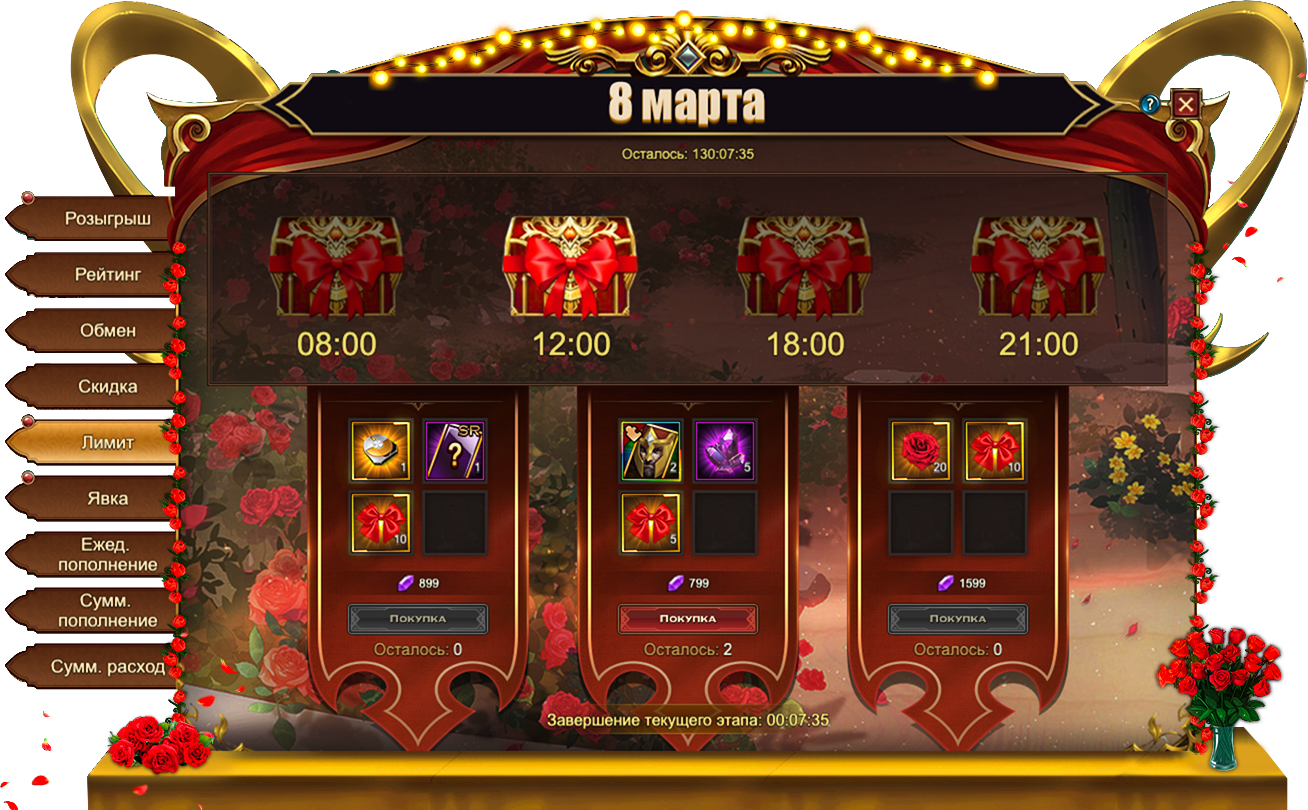This screenshot has height=810, width=1308.
Task: Select the Лимит tab
Action: pyautogui.click(x=107, y=442)
